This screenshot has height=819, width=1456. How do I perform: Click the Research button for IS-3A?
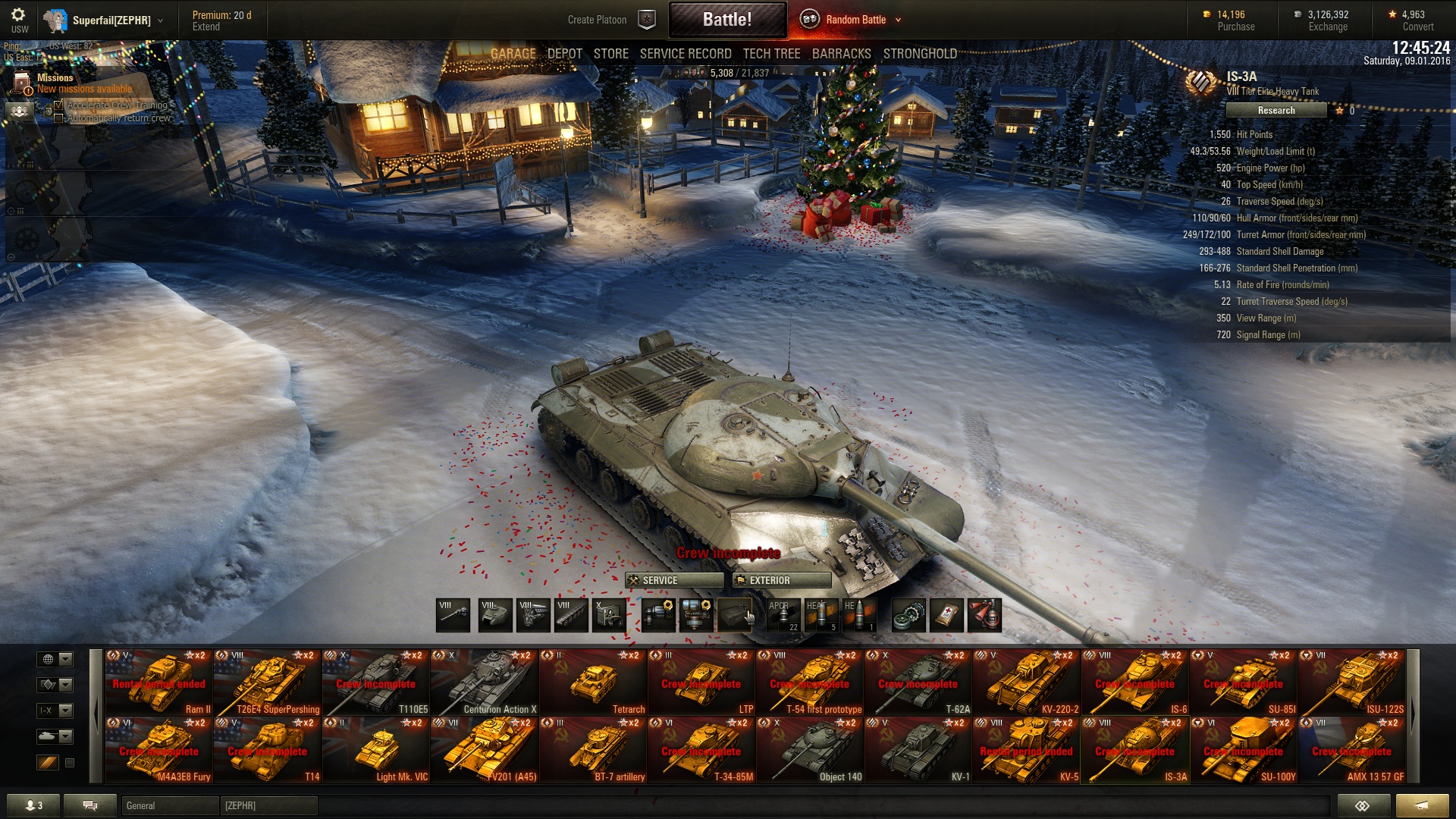pyautogui.click(x=1276, y=111)
